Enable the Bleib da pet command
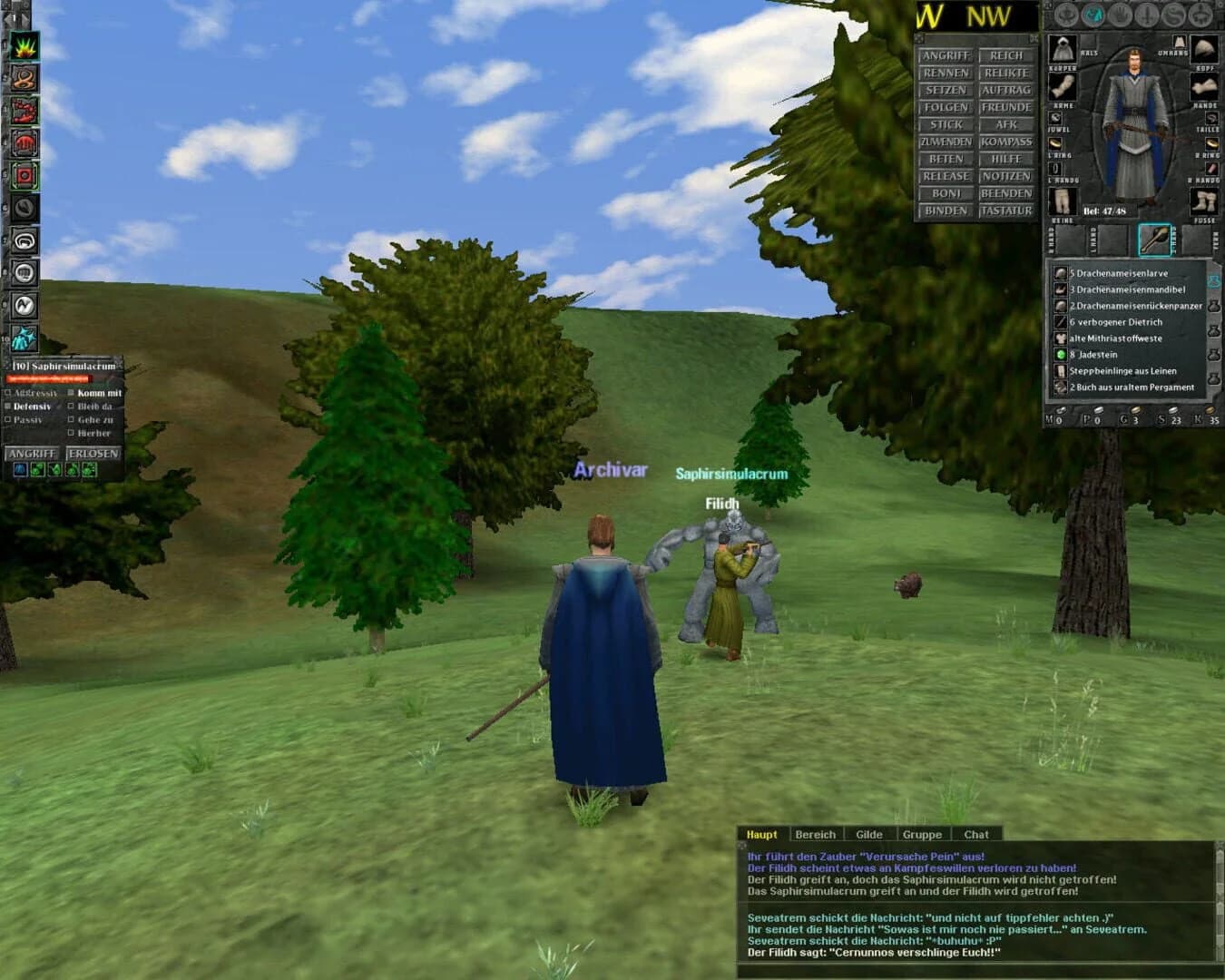 point(71,407)
